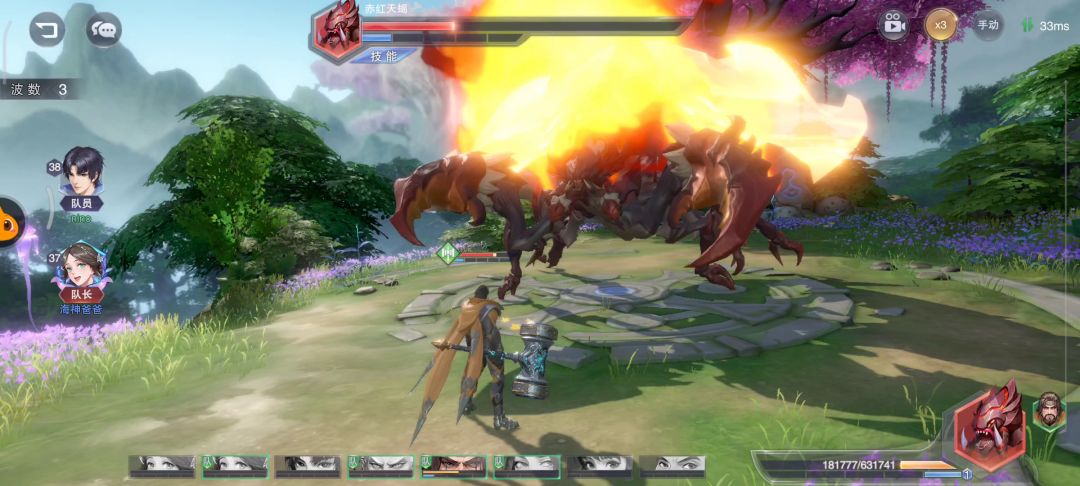Toggle the x3 battle speed
Viewport: 1080px width, 486px height.
tap(940, 24)
